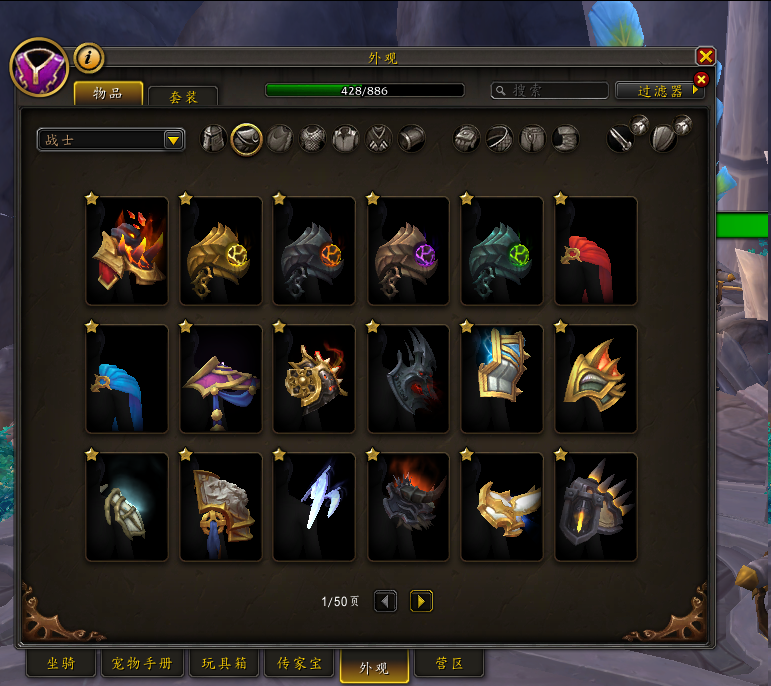Go to the next appearance page
Viewport: 771px width, 686px height.
tap(421, 601)
